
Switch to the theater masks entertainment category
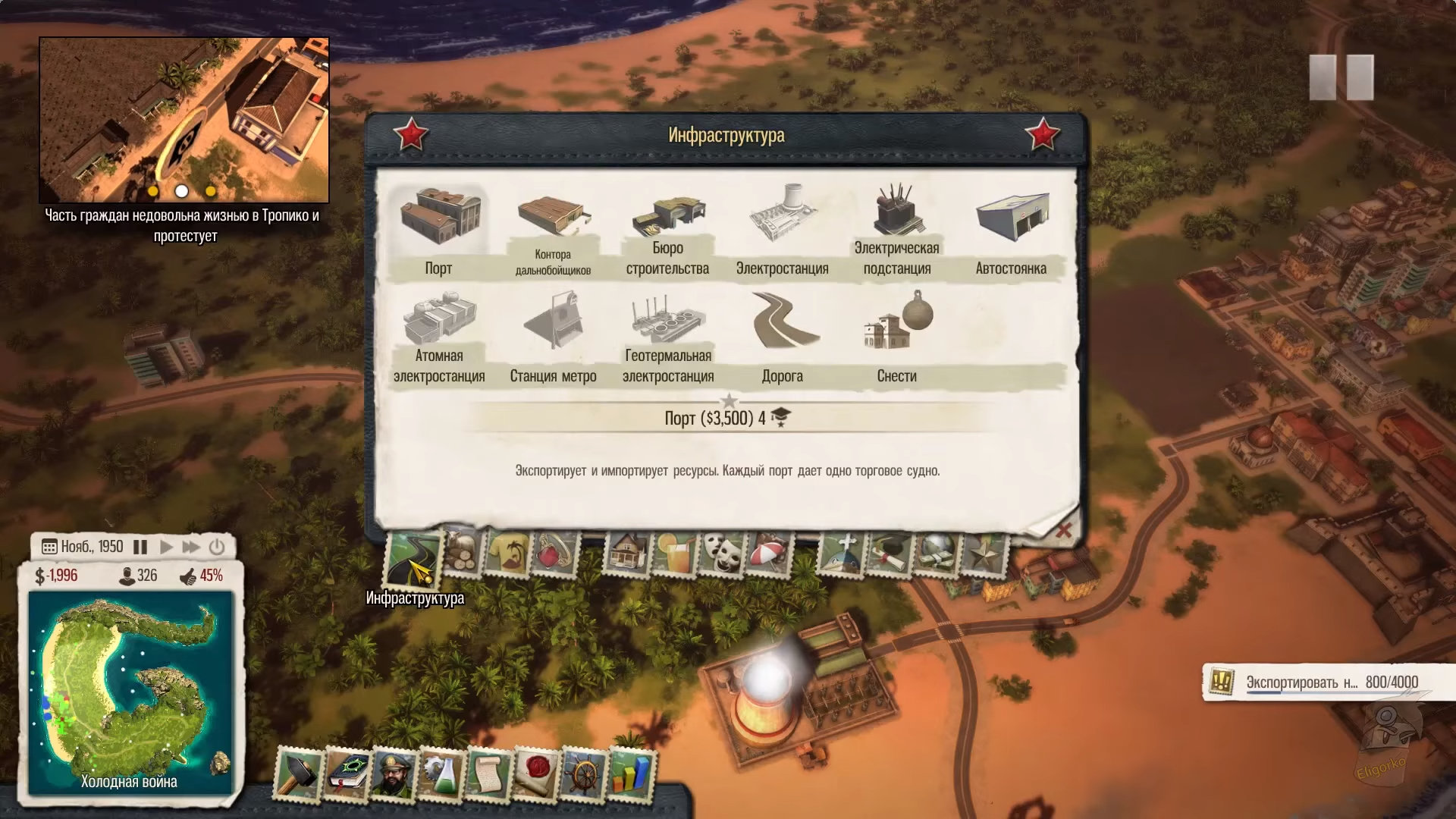point(719,552)
